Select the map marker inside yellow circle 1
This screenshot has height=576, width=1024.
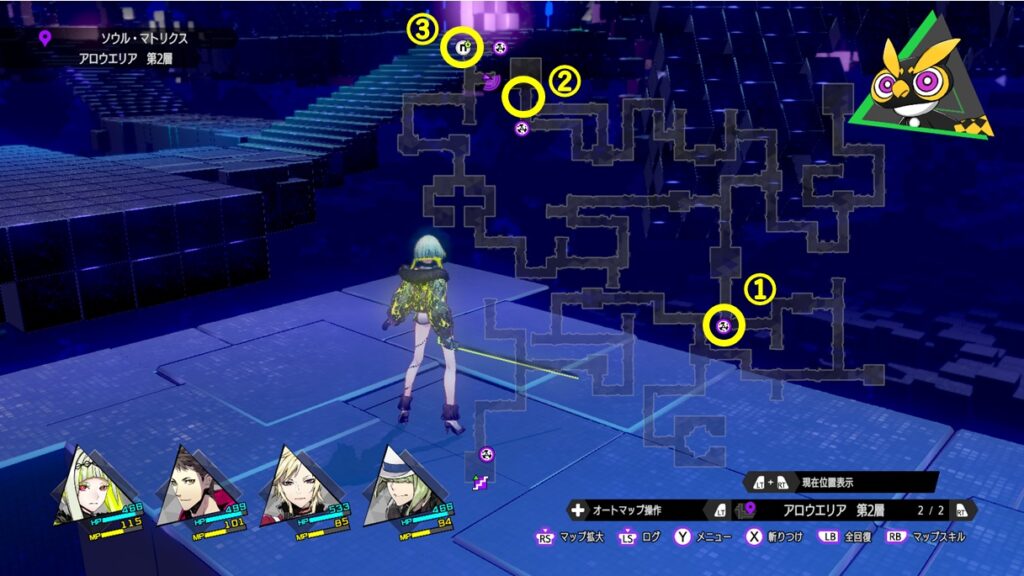(727, 325)
